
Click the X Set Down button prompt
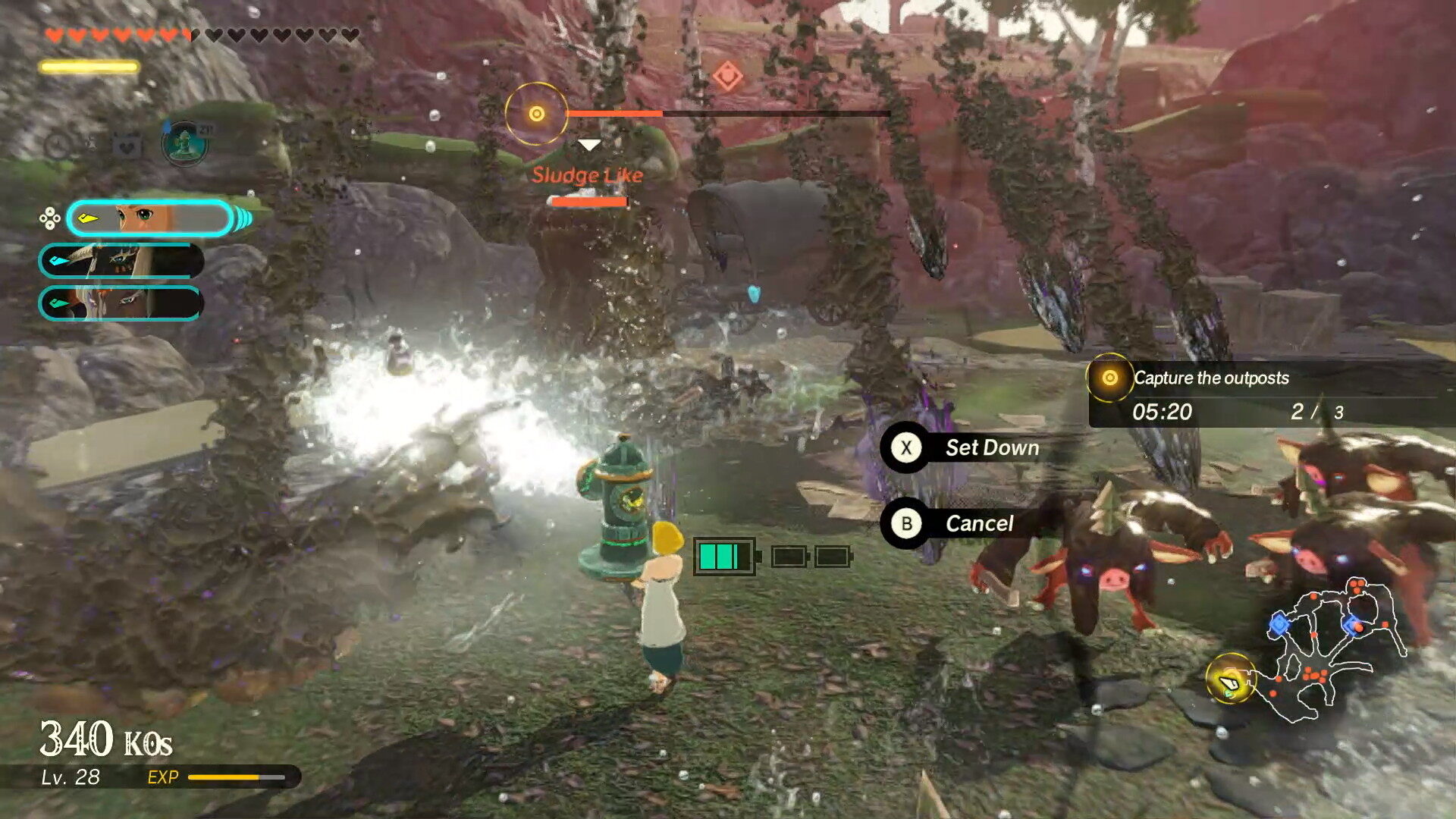coord(906,447)
